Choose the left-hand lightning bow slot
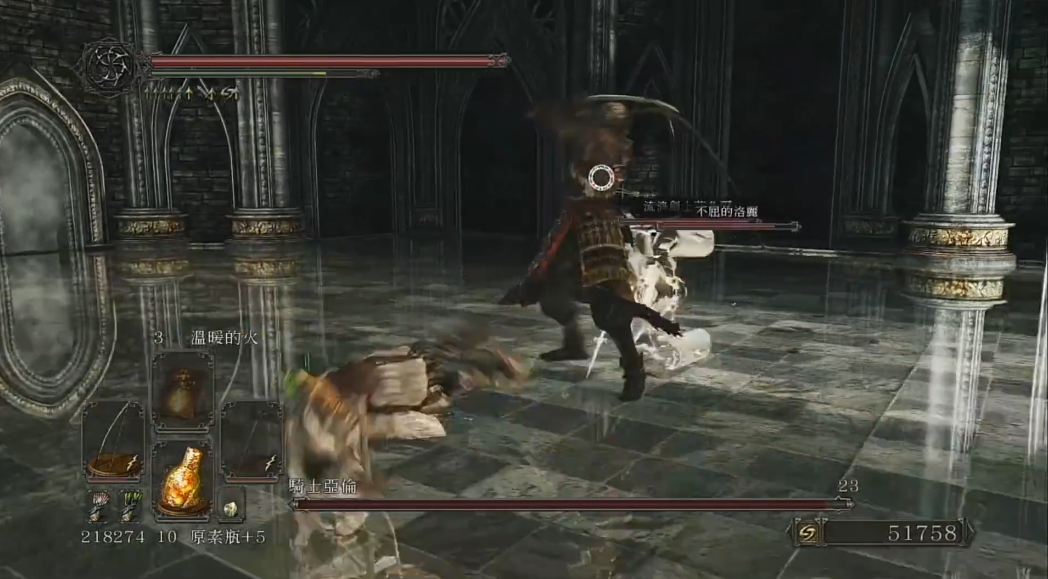The image size is (1048, 579). pyautogui.click(x=113, y=441)
